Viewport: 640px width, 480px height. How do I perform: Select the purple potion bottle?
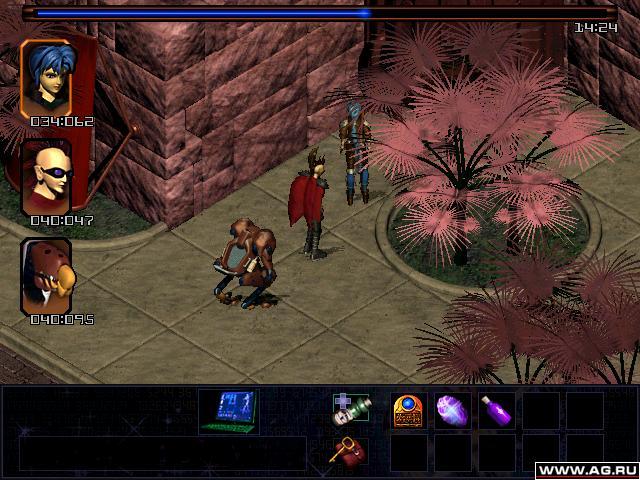point(496,410)
